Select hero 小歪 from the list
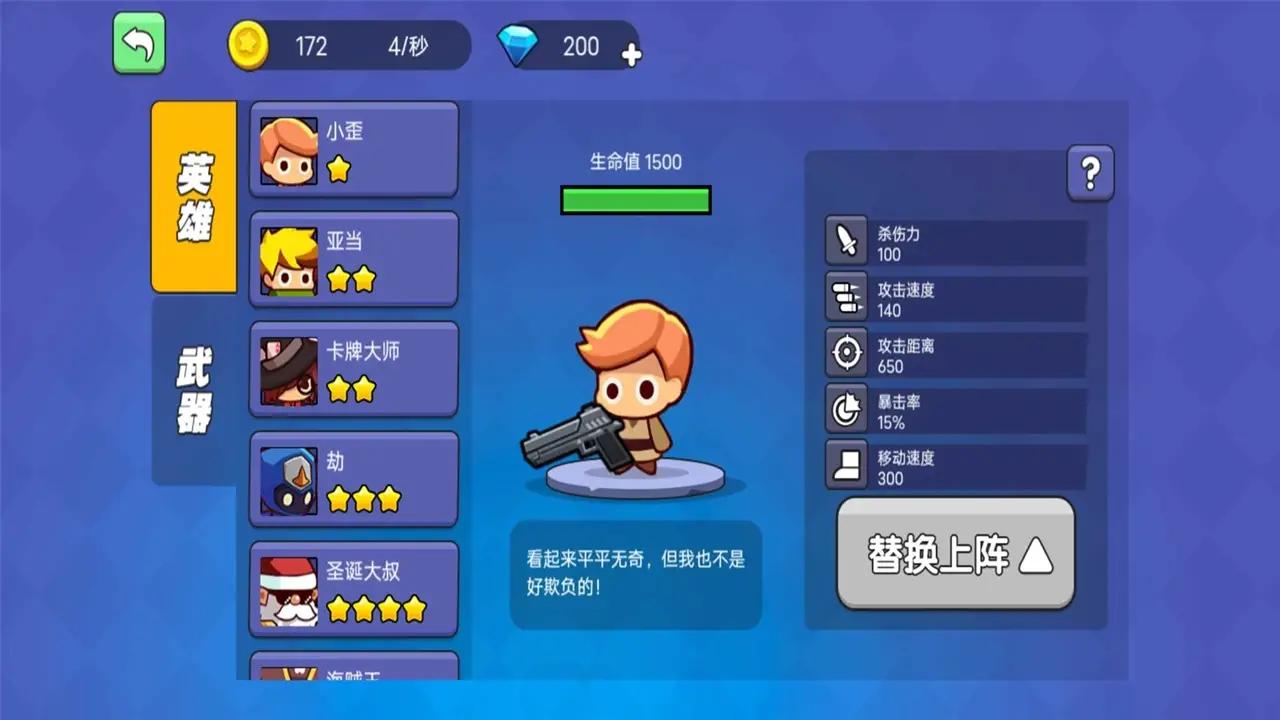Screen dimensions: 1280x720 click(x=353, y=148)
